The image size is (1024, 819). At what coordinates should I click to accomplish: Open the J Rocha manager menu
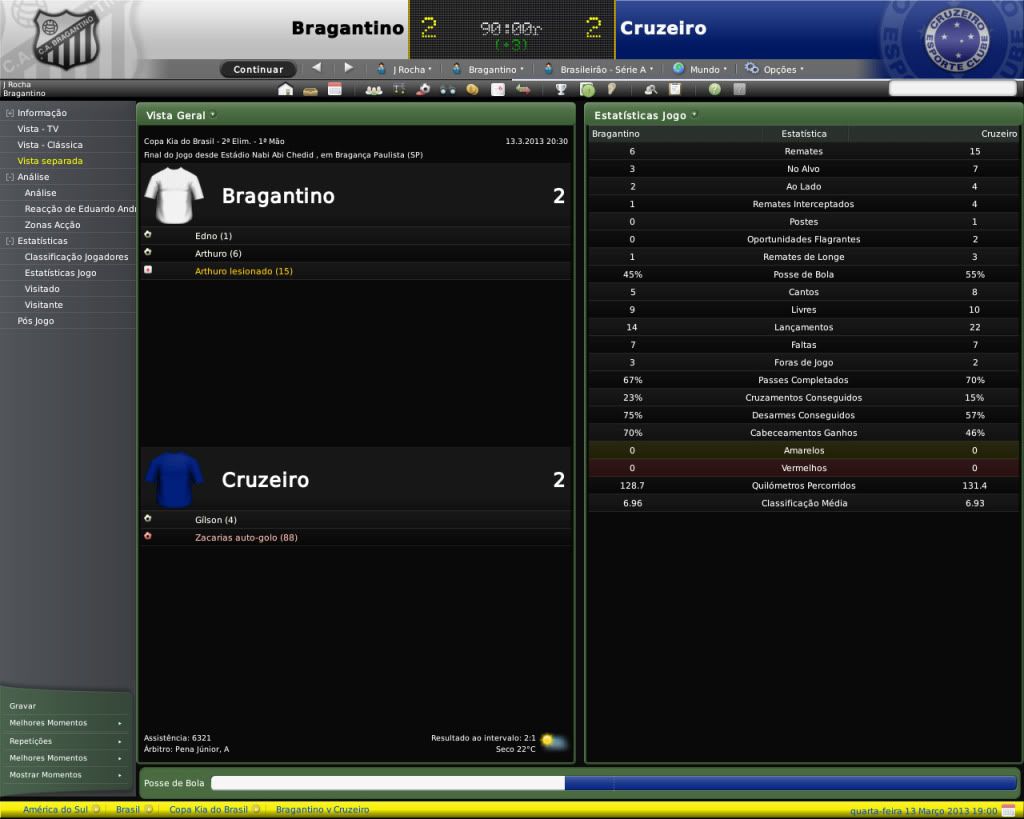(x=405, y=70)
